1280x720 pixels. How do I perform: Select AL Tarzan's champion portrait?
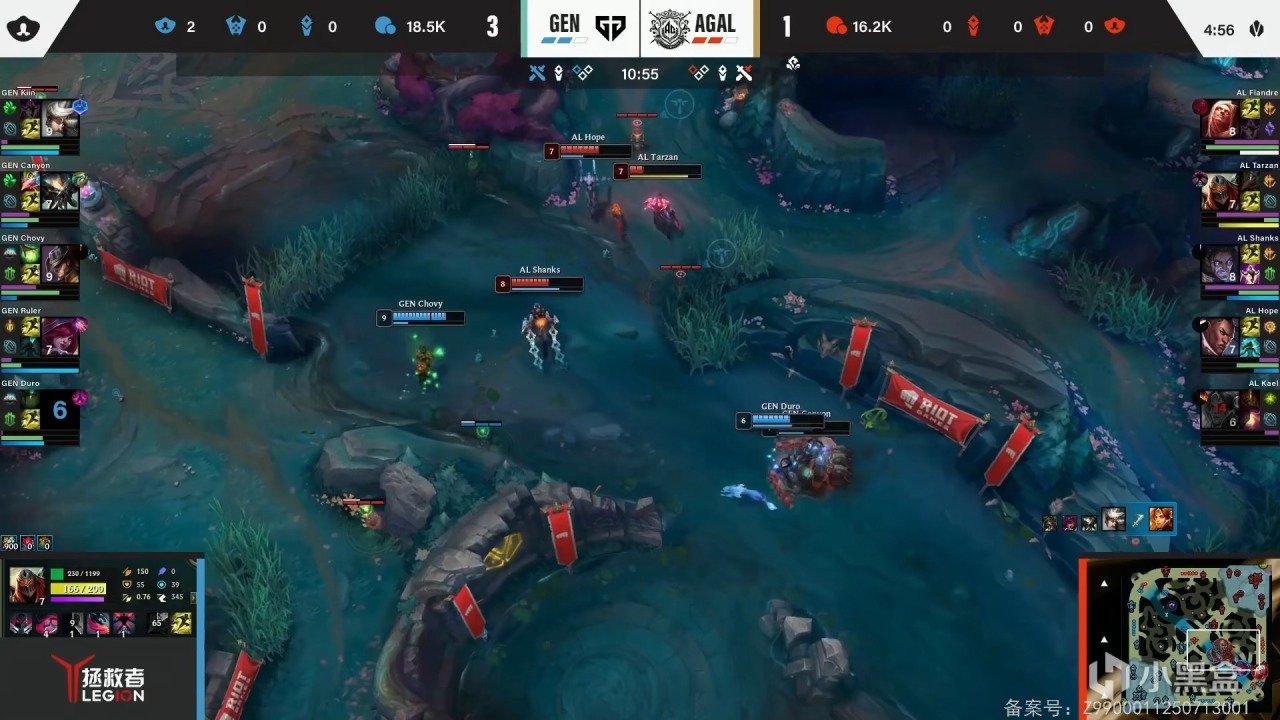point(1219,191)
